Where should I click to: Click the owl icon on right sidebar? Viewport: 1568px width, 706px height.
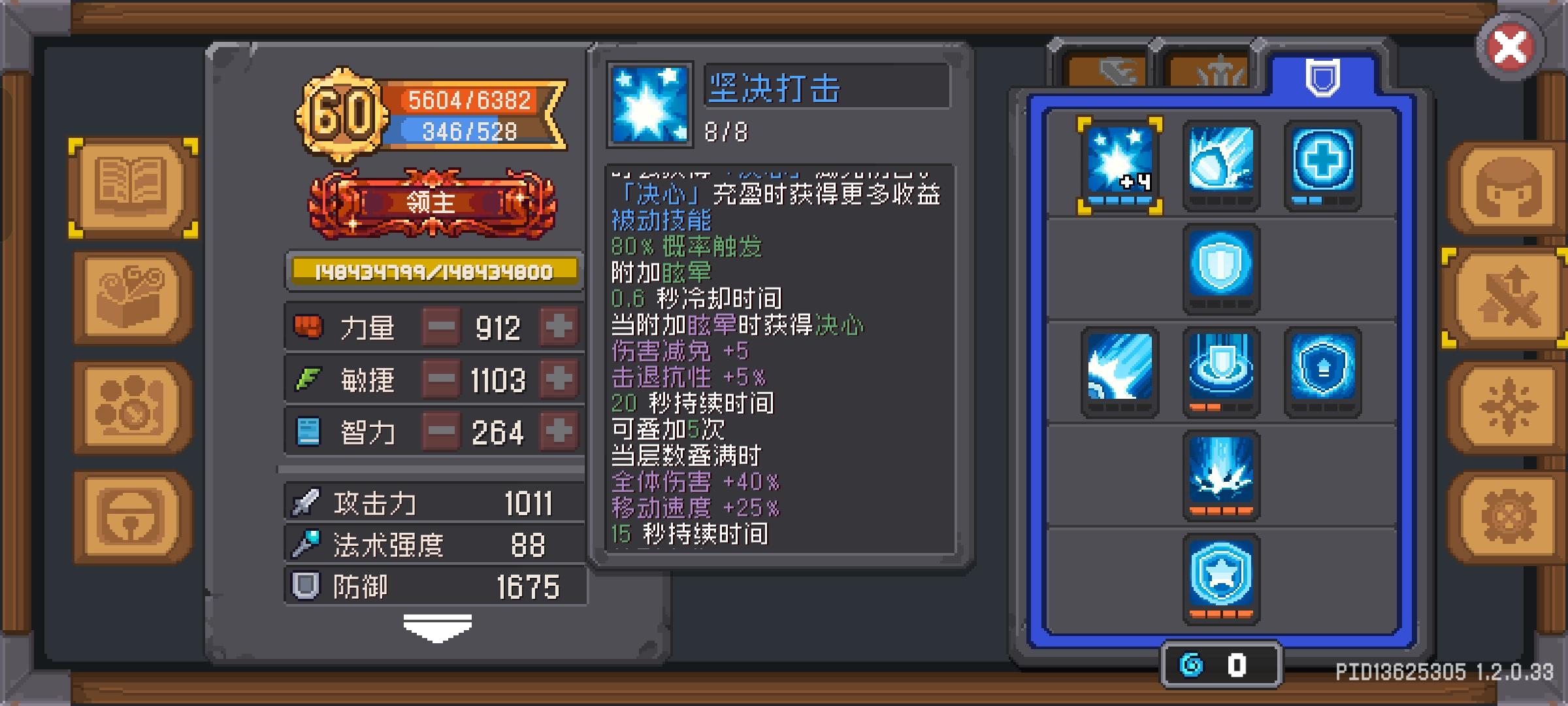(1503, 190)
